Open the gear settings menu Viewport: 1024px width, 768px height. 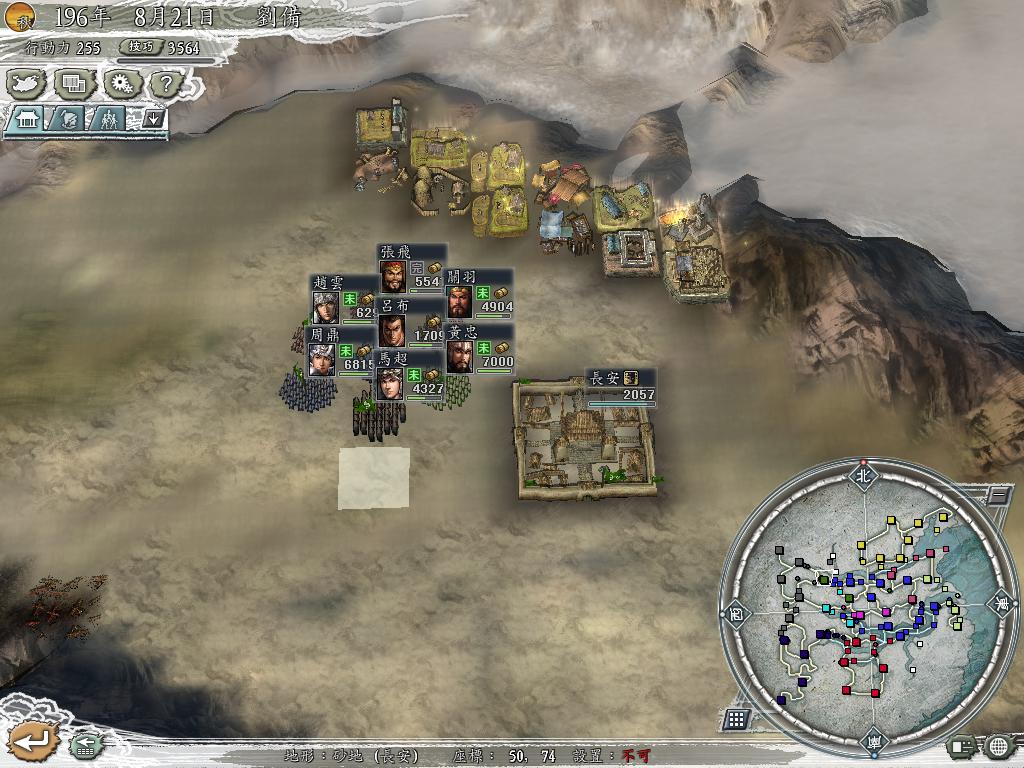(120, 83)
